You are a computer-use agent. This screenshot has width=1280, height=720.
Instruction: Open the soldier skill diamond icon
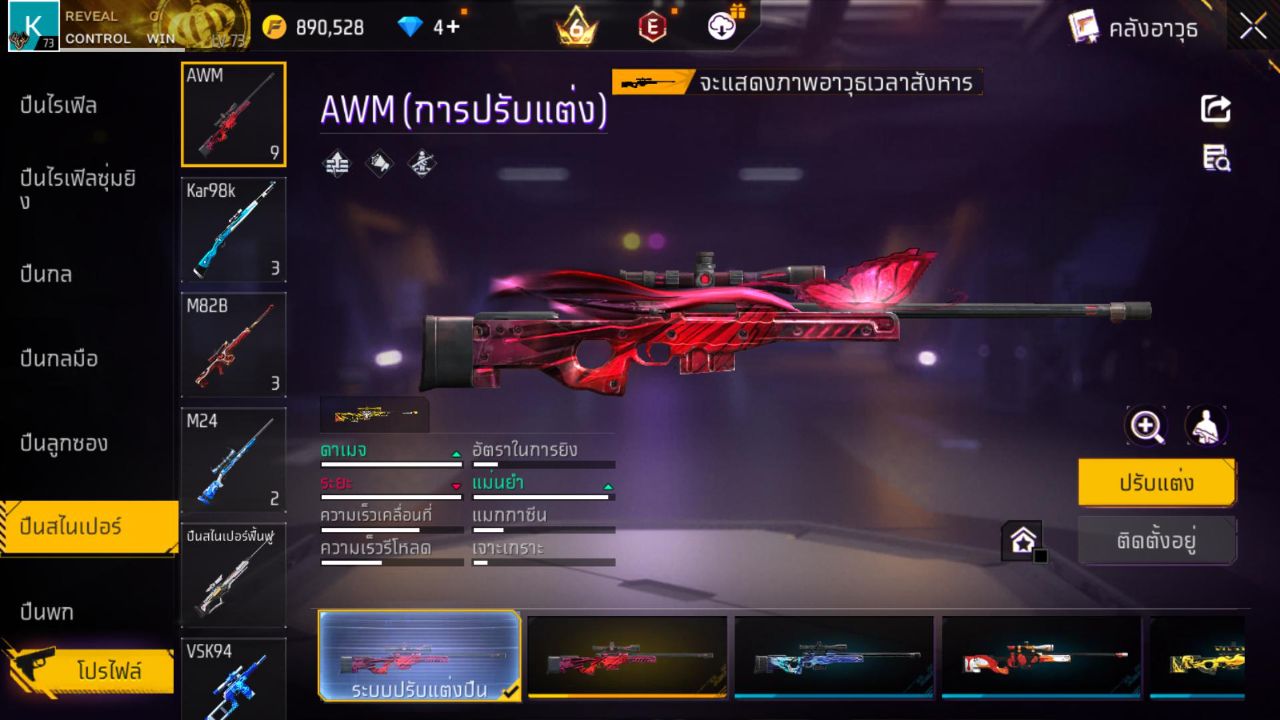[420, 164]
